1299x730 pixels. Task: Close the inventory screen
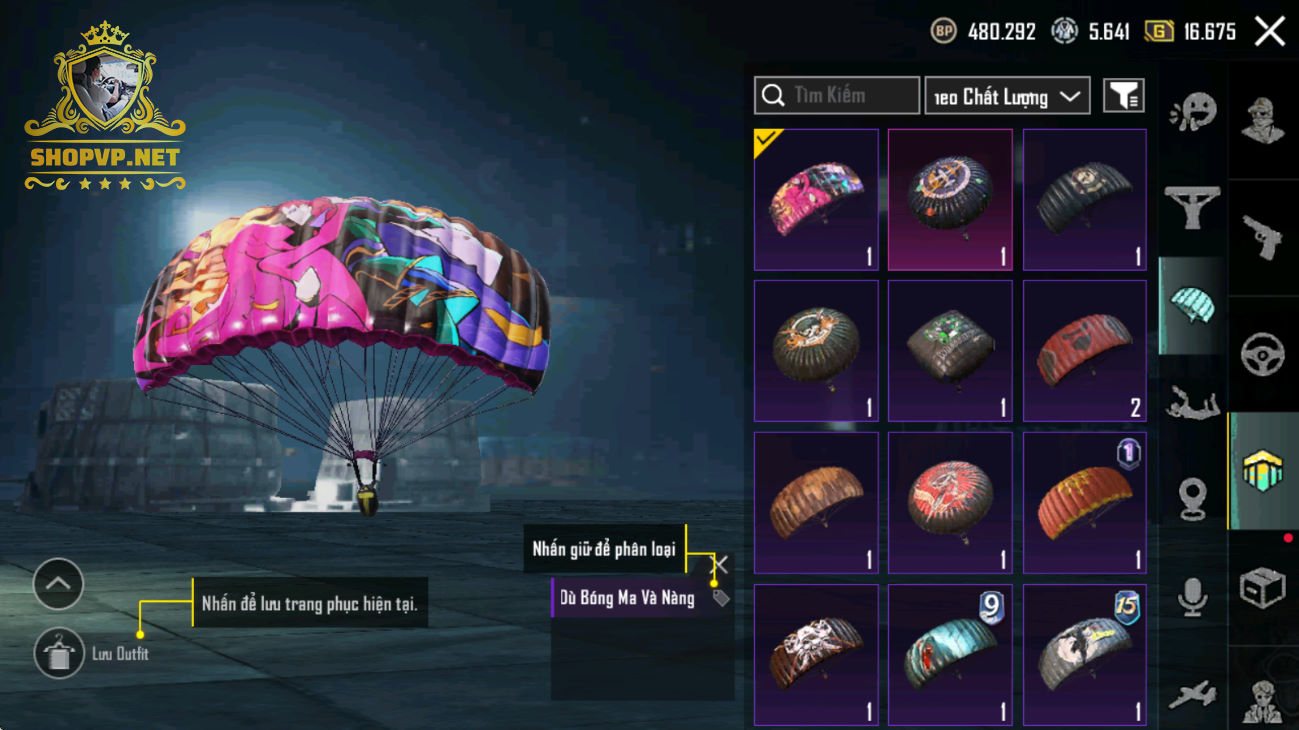click(1270, 32)
